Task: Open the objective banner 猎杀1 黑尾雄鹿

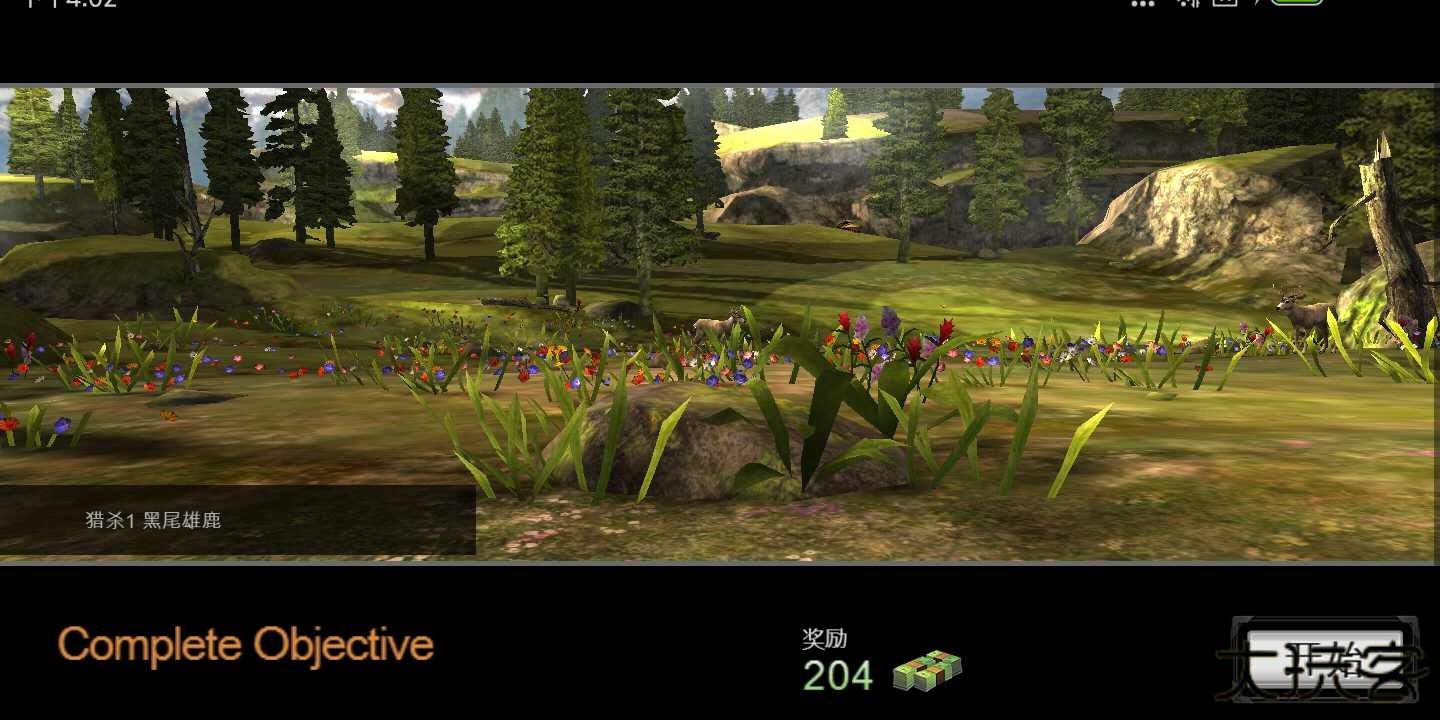Action: (x=155, y=520)
